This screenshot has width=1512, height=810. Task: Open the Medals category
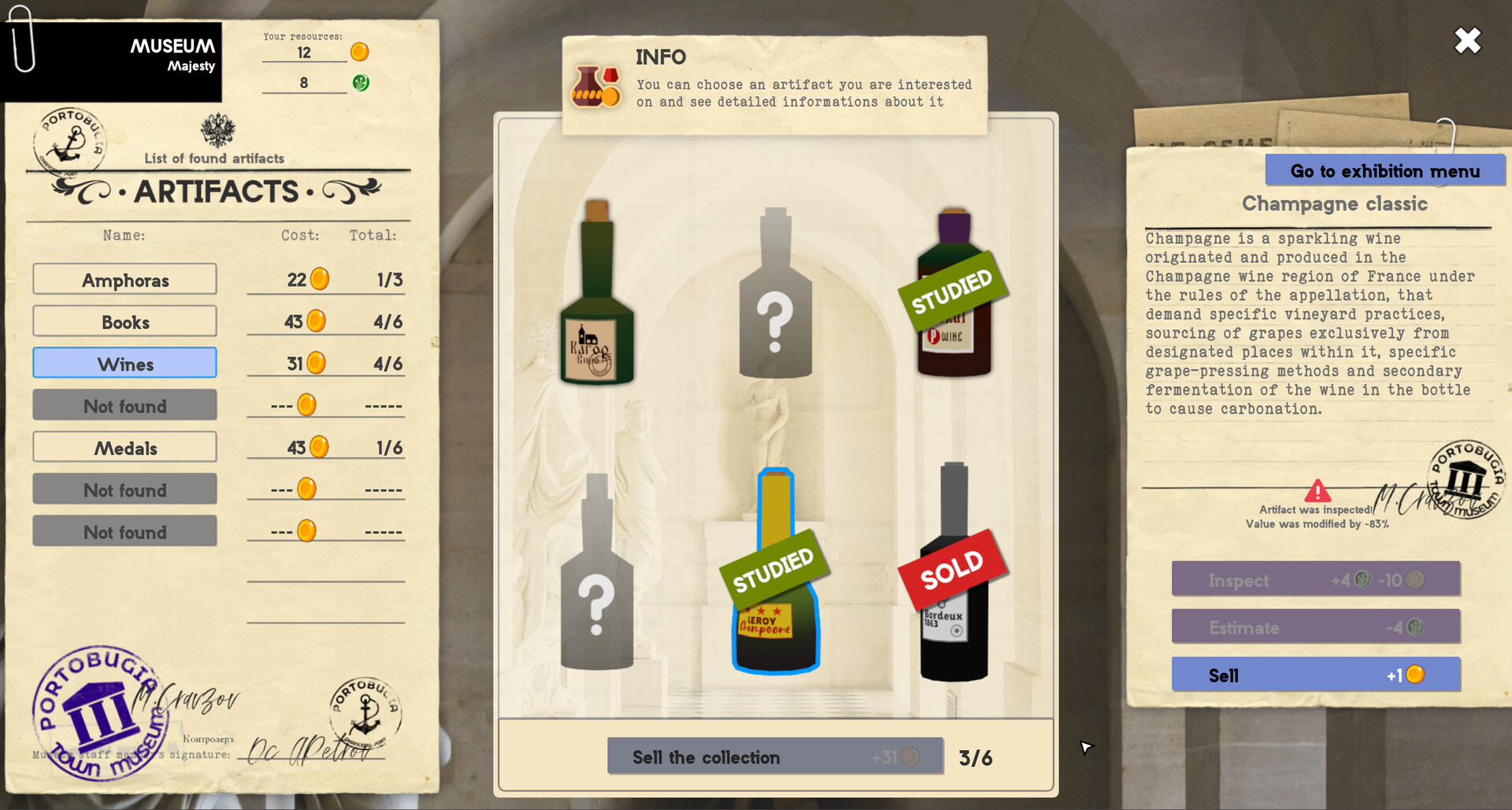pos(124,447)
